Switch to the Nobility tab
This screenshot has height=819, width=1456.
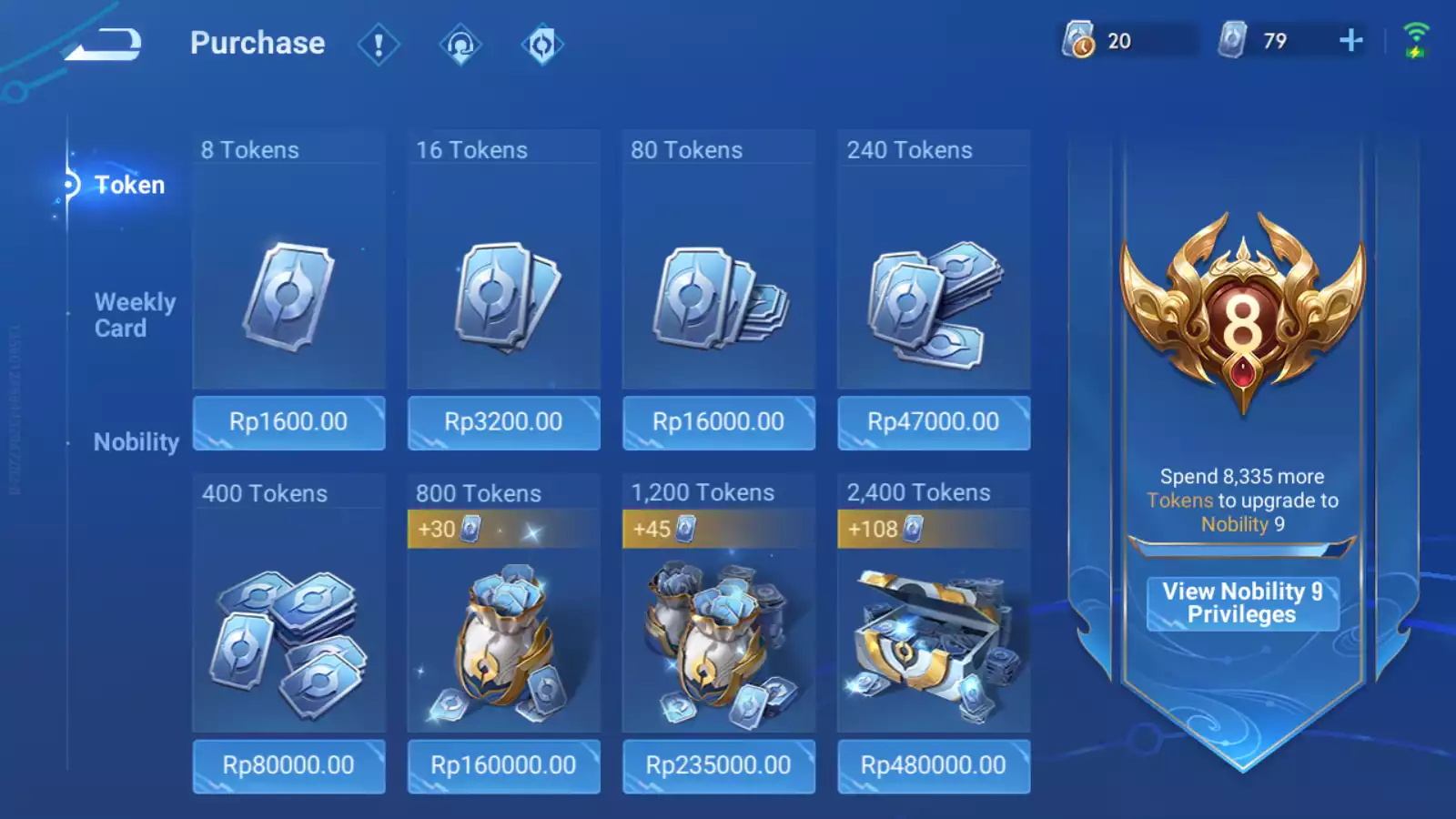136,442
